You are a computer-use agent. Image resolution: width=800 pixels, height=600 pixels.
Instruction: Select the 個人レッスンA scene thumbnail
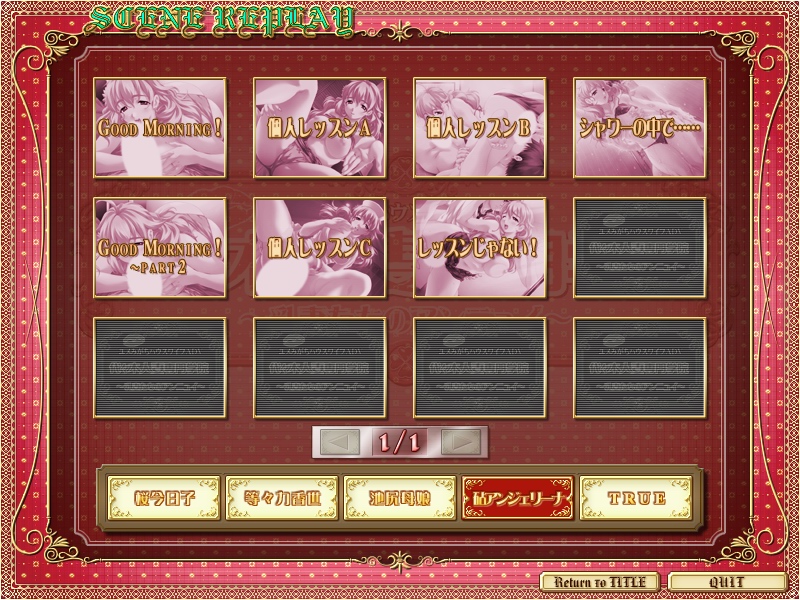coord(320,127)
